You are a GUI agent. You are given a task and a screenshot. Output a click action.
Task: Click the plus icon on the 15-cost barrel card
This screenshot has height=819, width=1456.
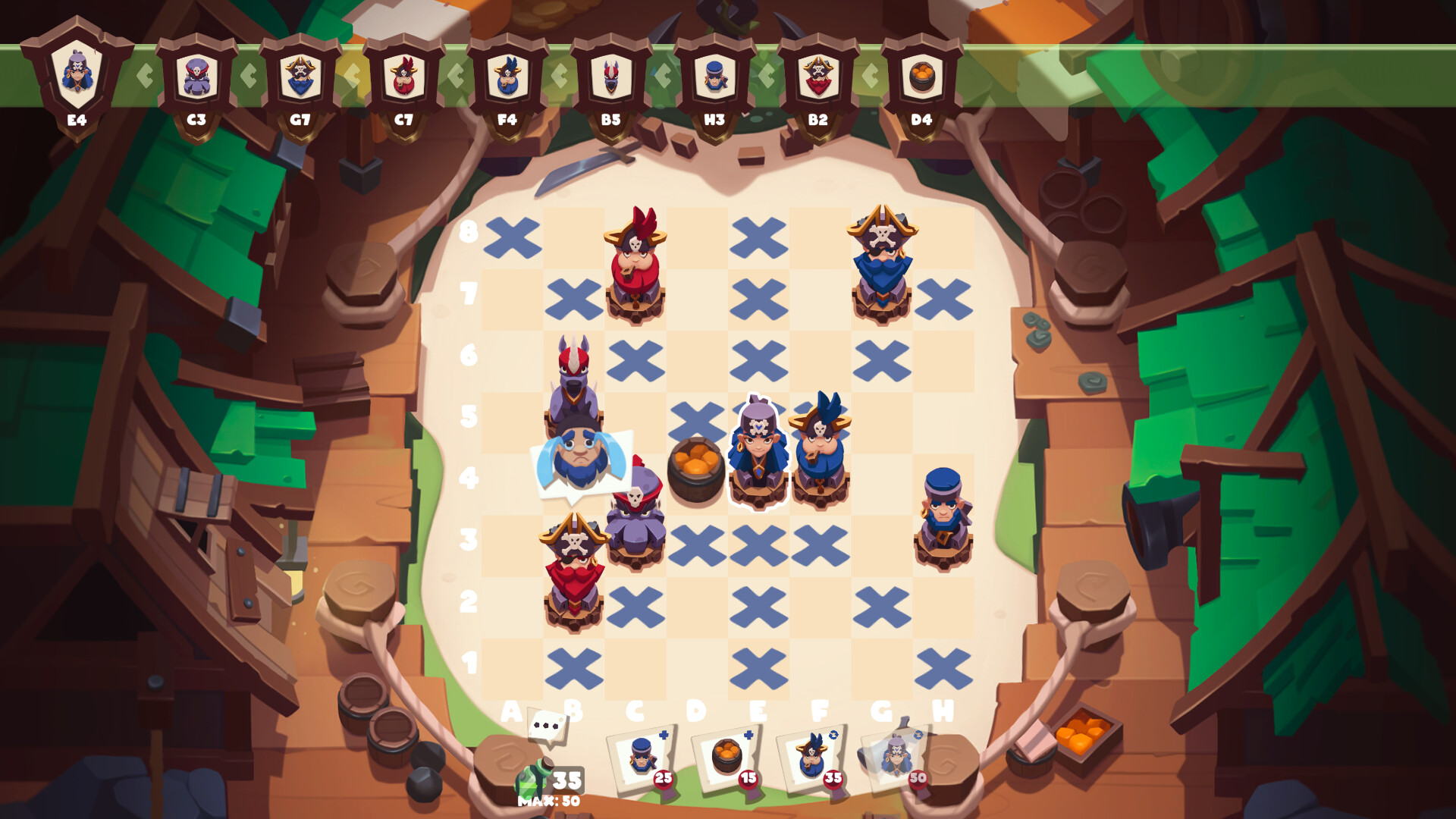(x=750, y=733)
